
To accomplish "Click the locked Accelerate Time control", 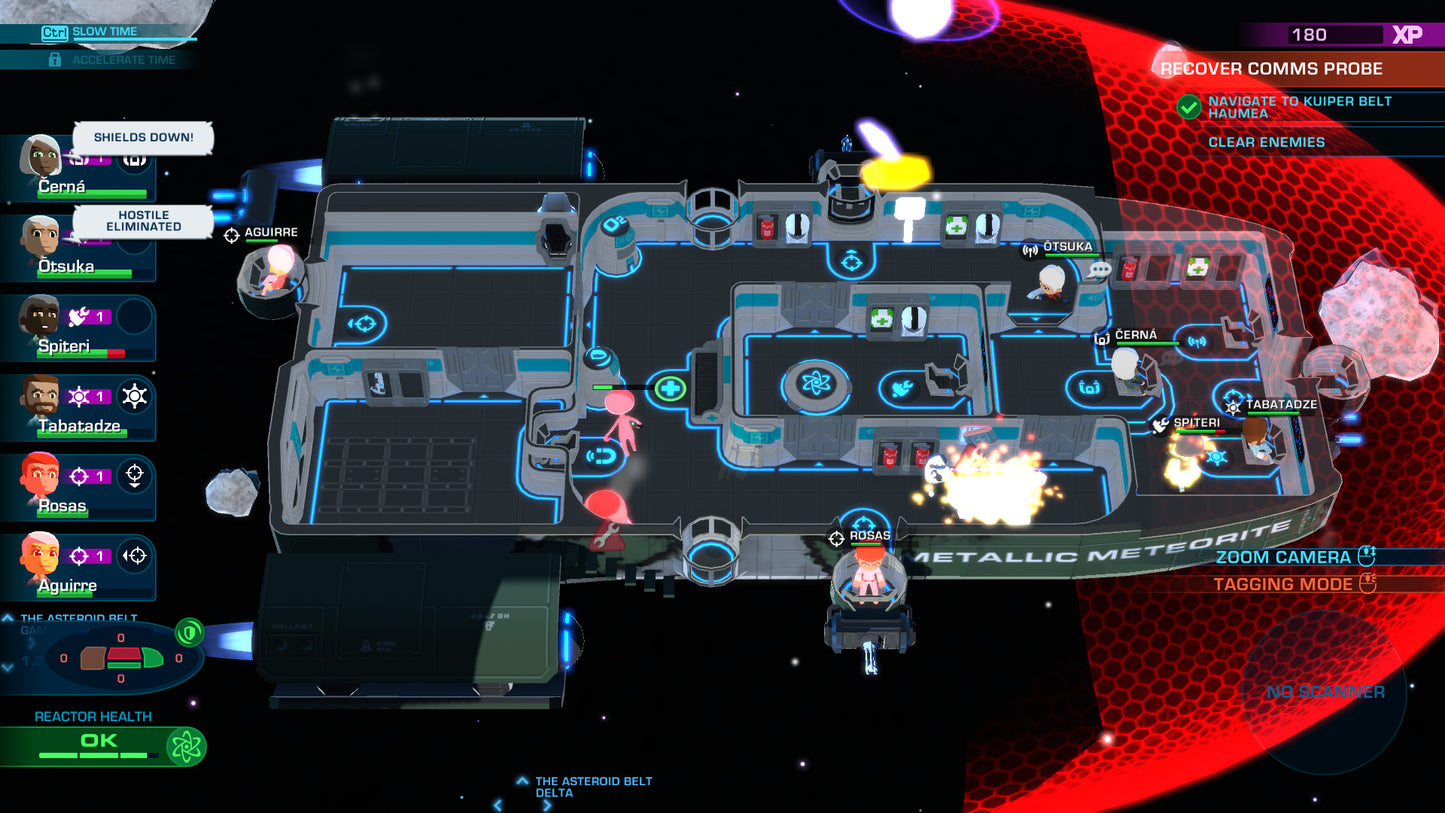I will point(112,60).
